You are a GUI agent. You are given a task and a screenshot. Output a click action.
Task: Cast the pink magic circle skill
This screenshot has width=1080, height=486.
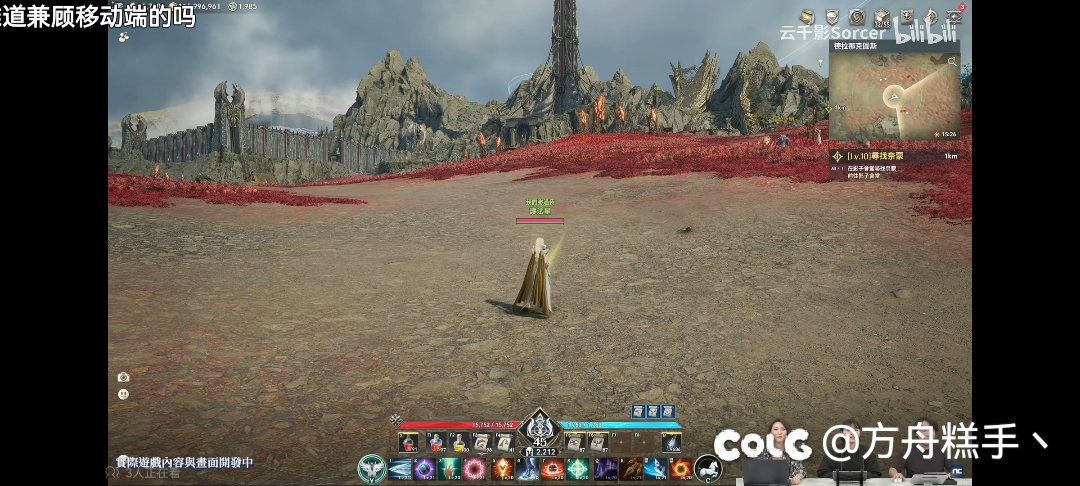click(474, 468)
